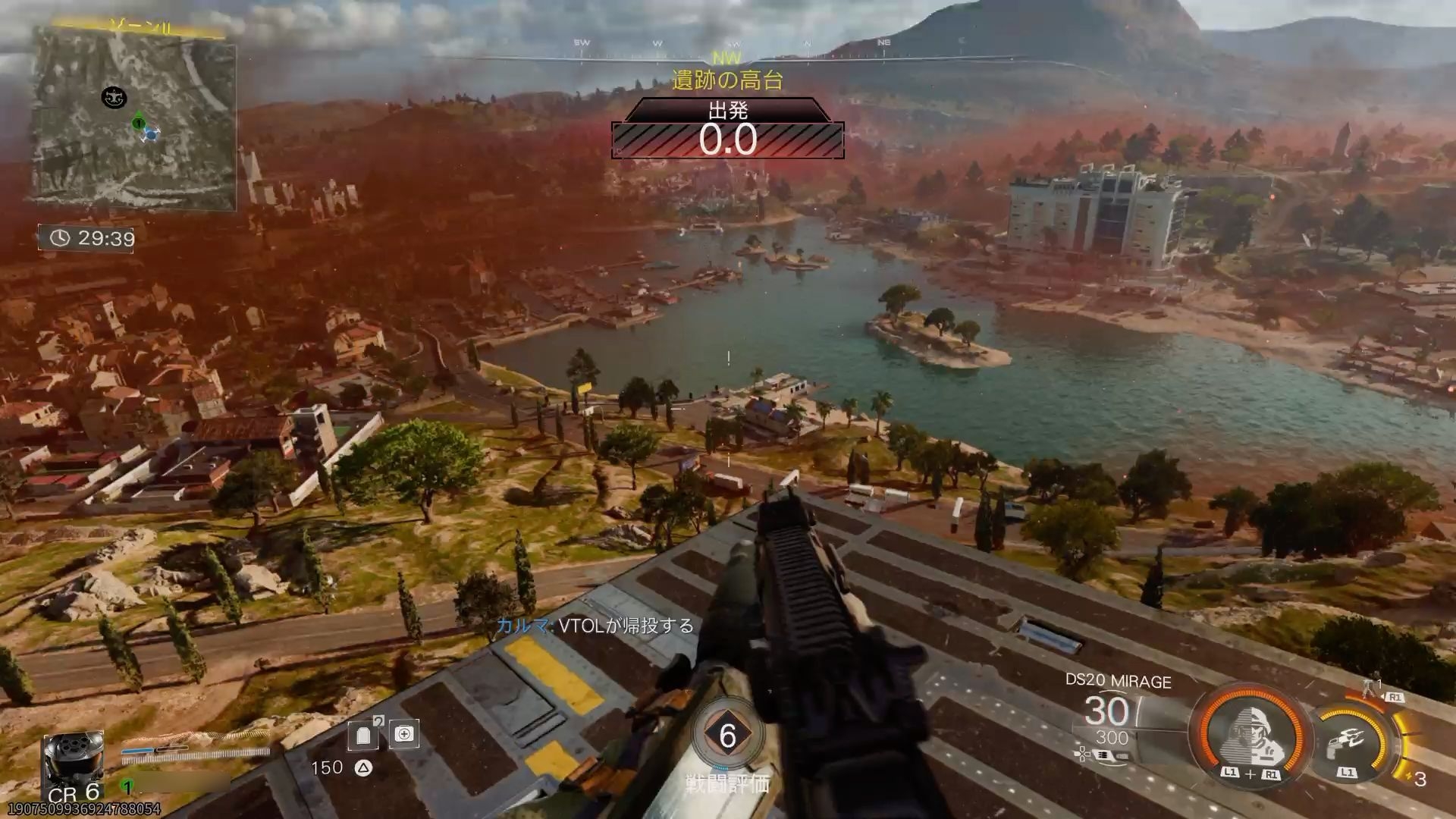Use the medkit item slot
The image size is (1456, 819).
click(404, 733)
